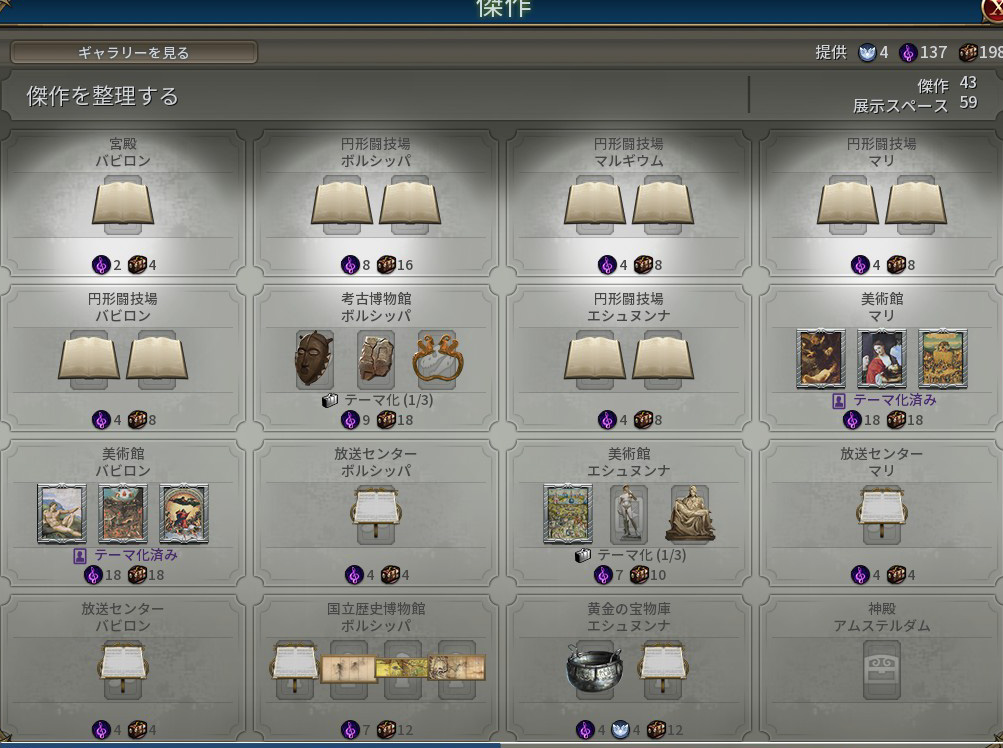Select the music sheet in Borsippa's broadcast center
The image size is (1003, 748).
click(376, 510)
